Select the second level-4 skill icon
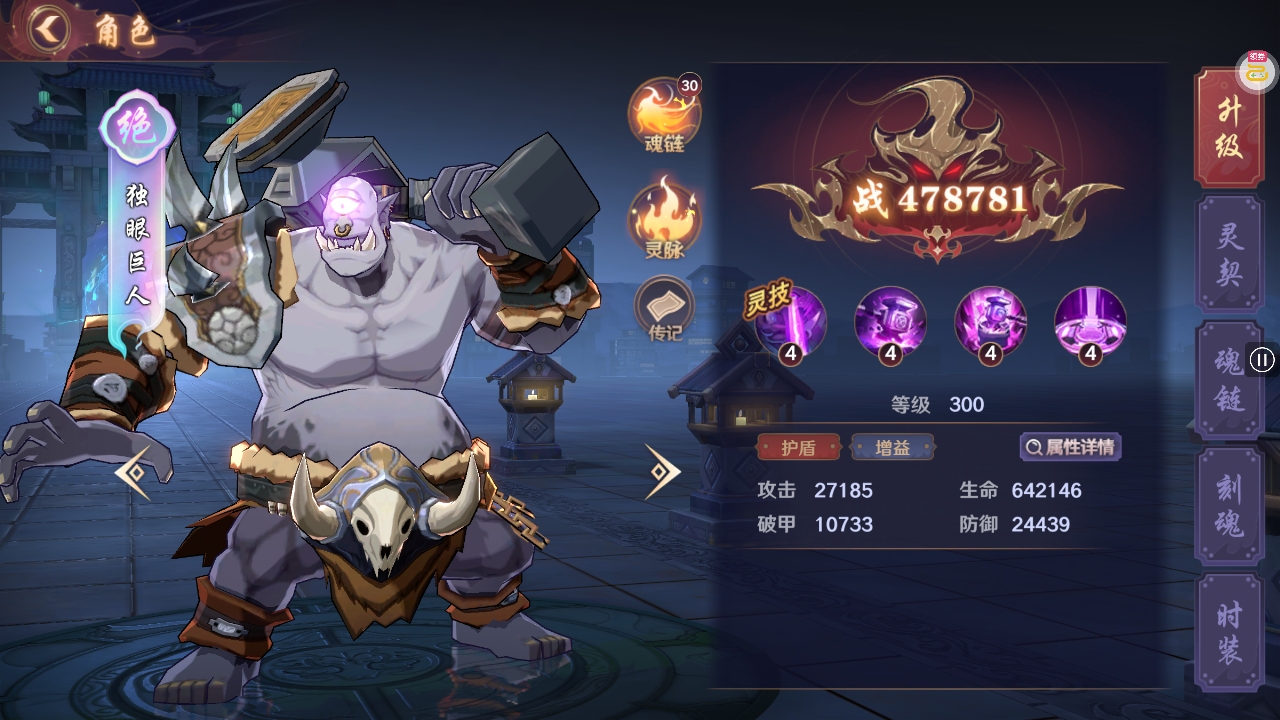 tap(890, 322)
